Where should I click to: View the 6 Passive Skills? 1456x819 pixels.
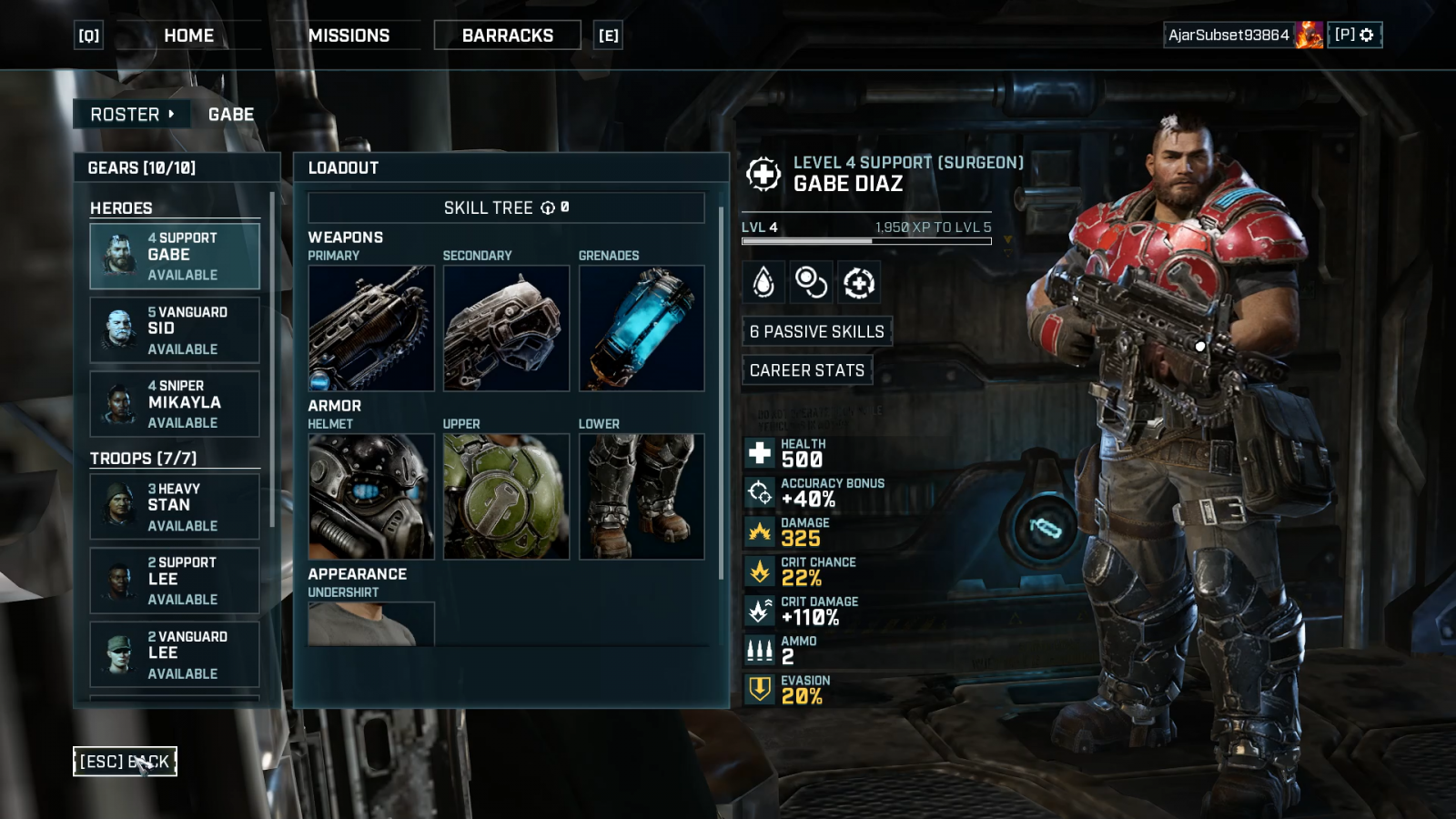(816, 331)
